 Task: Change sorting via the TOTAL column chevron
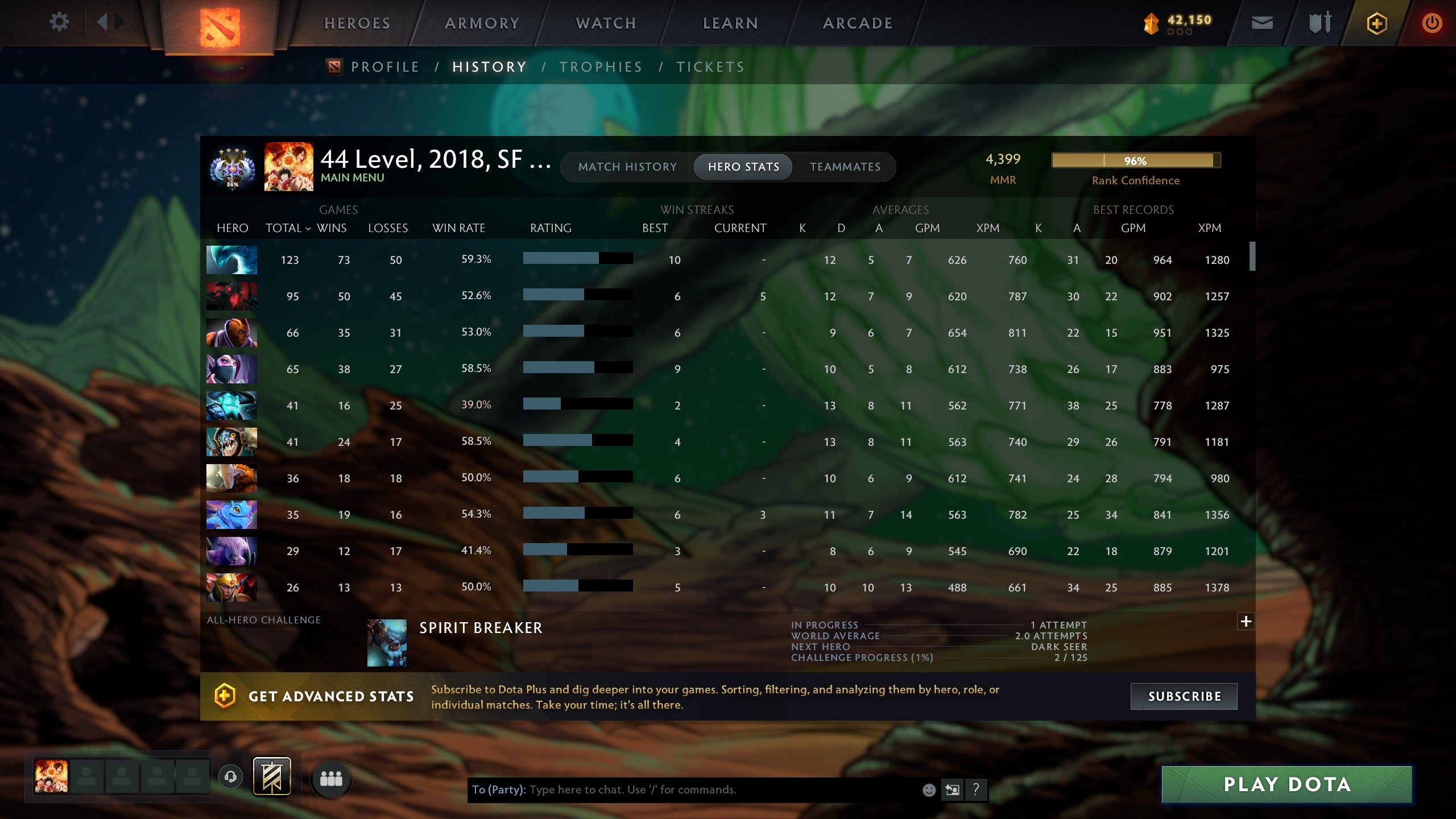pos(308,228)
